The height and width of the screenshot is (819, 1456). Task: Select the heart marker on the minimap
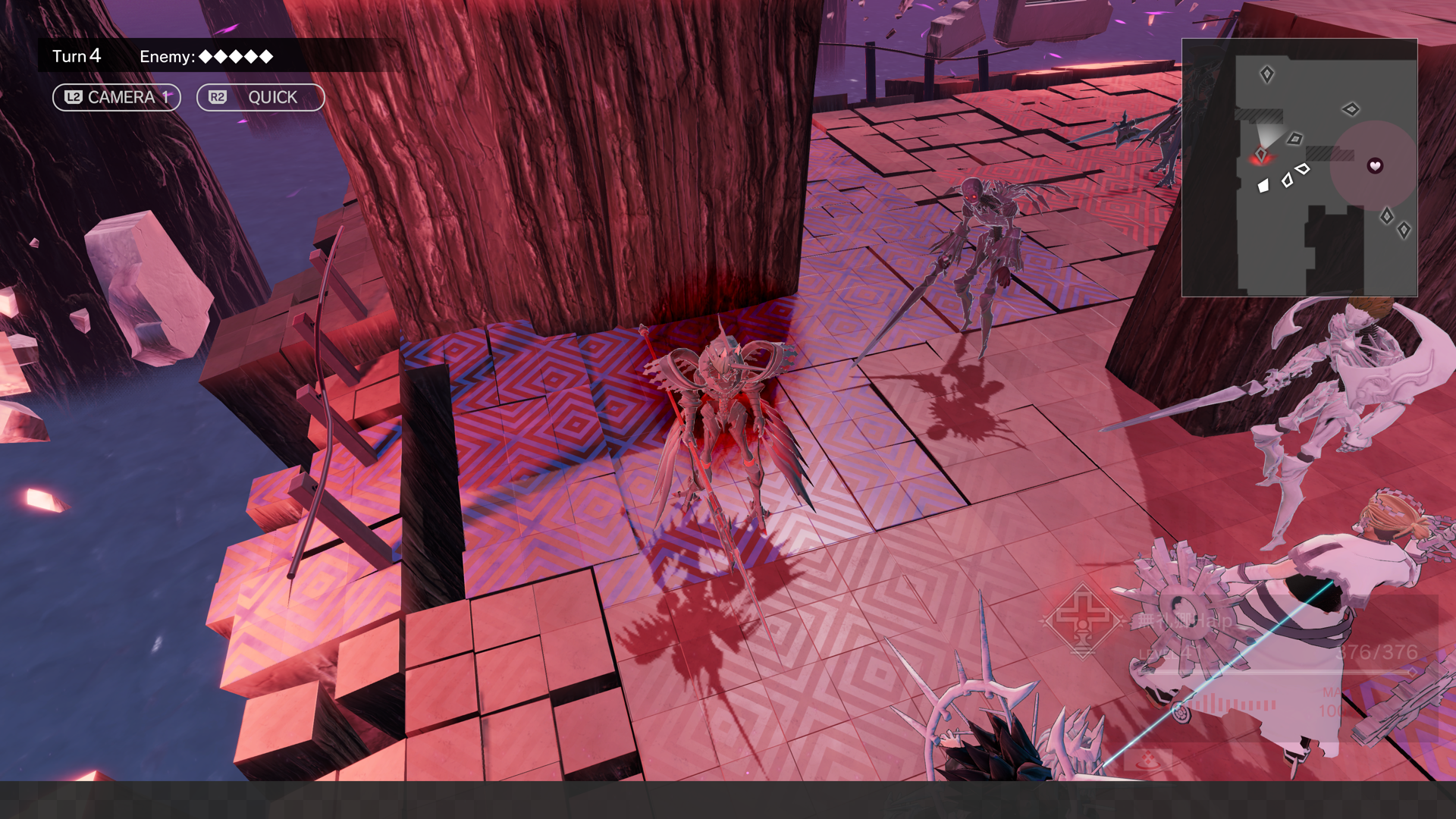tap(1375, 165)
